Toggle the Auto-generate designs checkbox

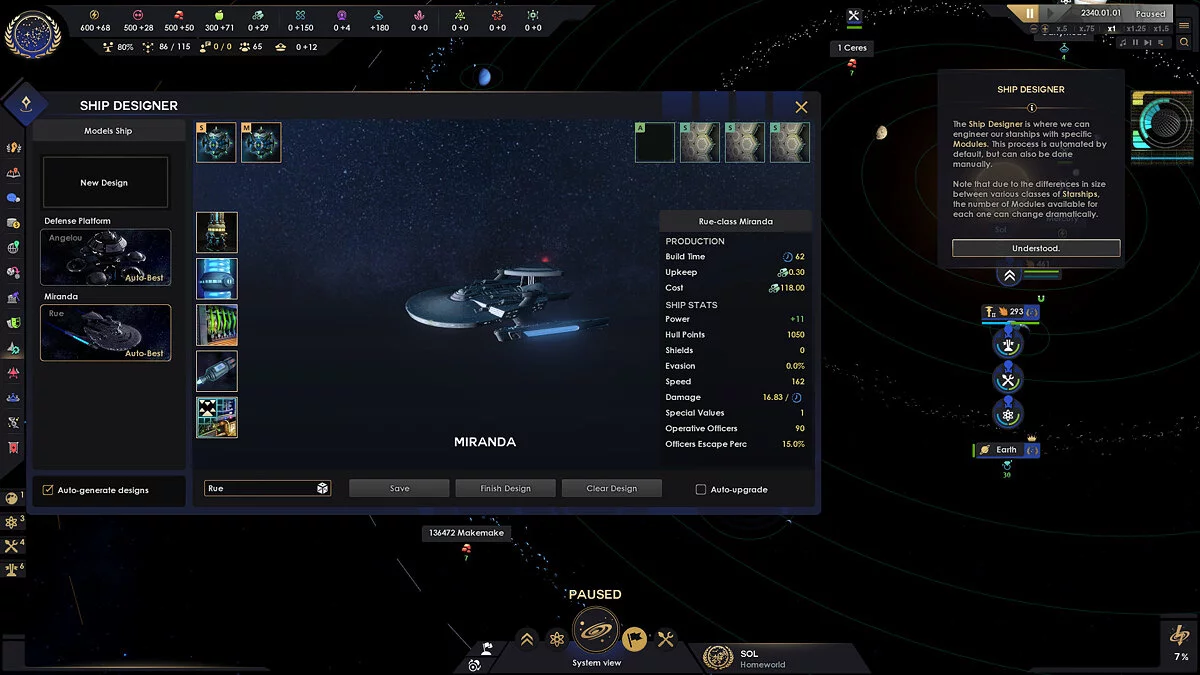48,490
